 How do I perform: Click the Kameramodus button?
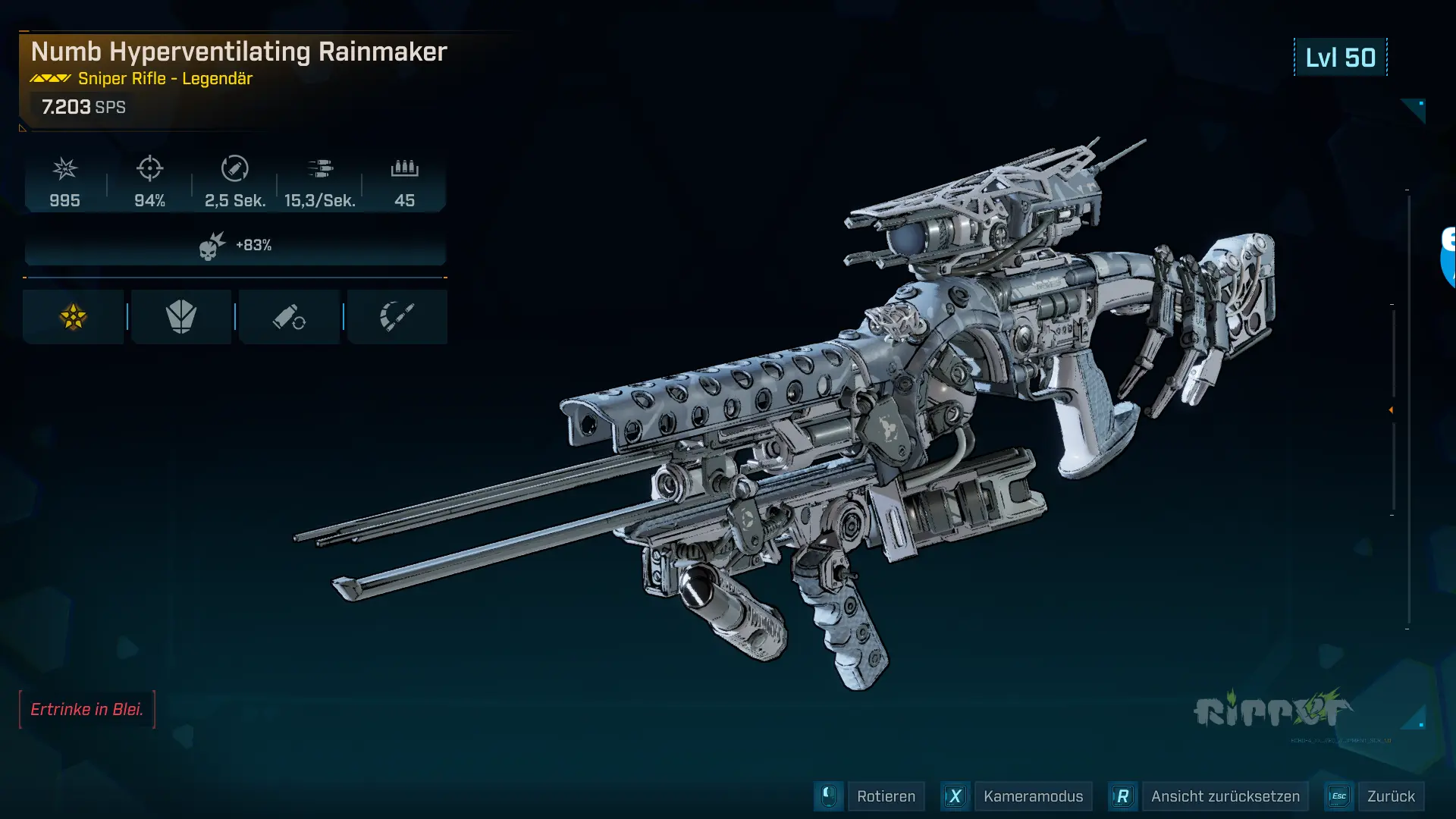click(x=1033, y=796)
